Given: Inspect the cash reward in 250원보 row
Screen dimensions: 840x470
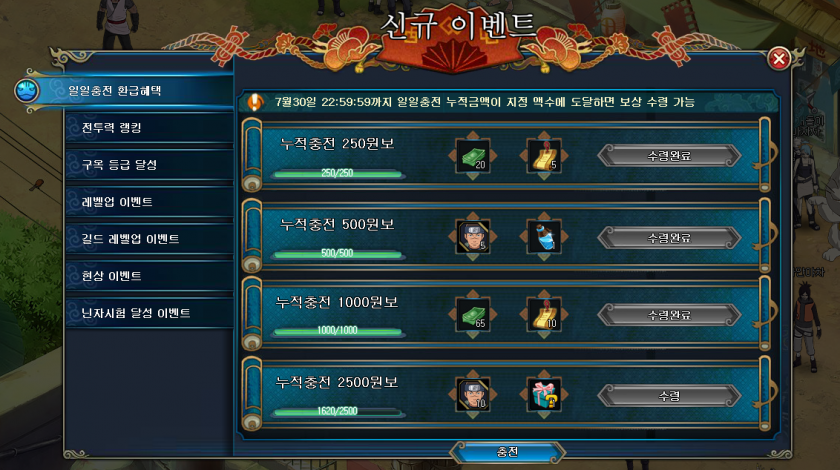Looking at the screenshot, I should pyautogui.click(x=472, y=156).
